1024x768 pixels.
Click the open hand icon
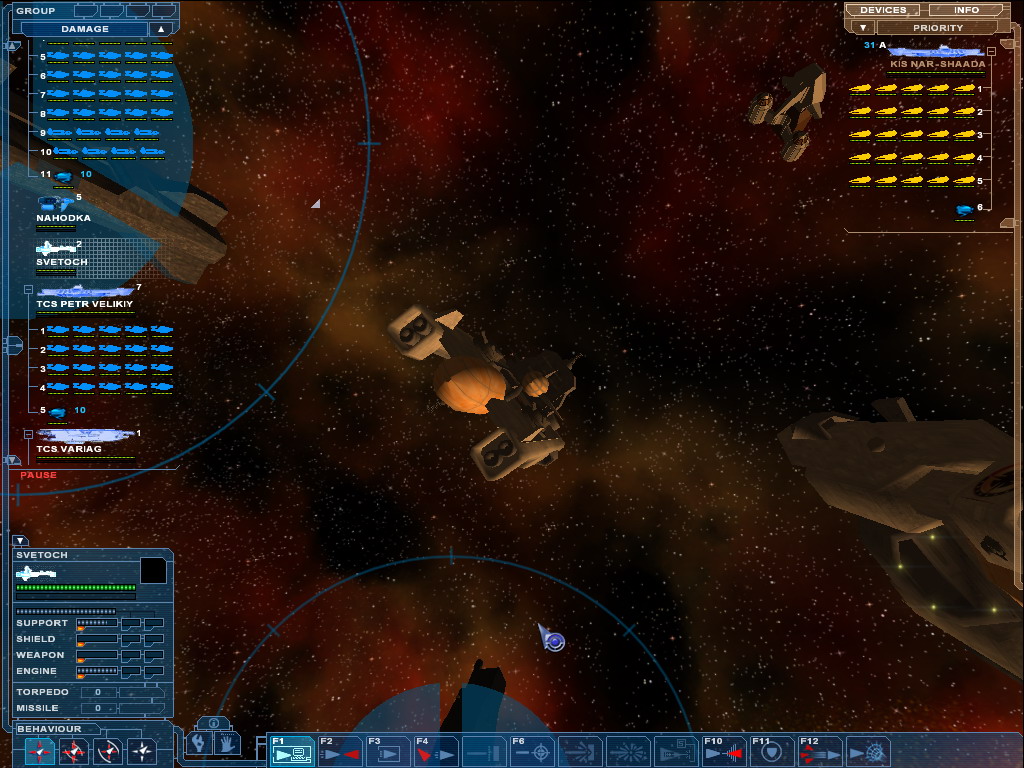(226, 744)
